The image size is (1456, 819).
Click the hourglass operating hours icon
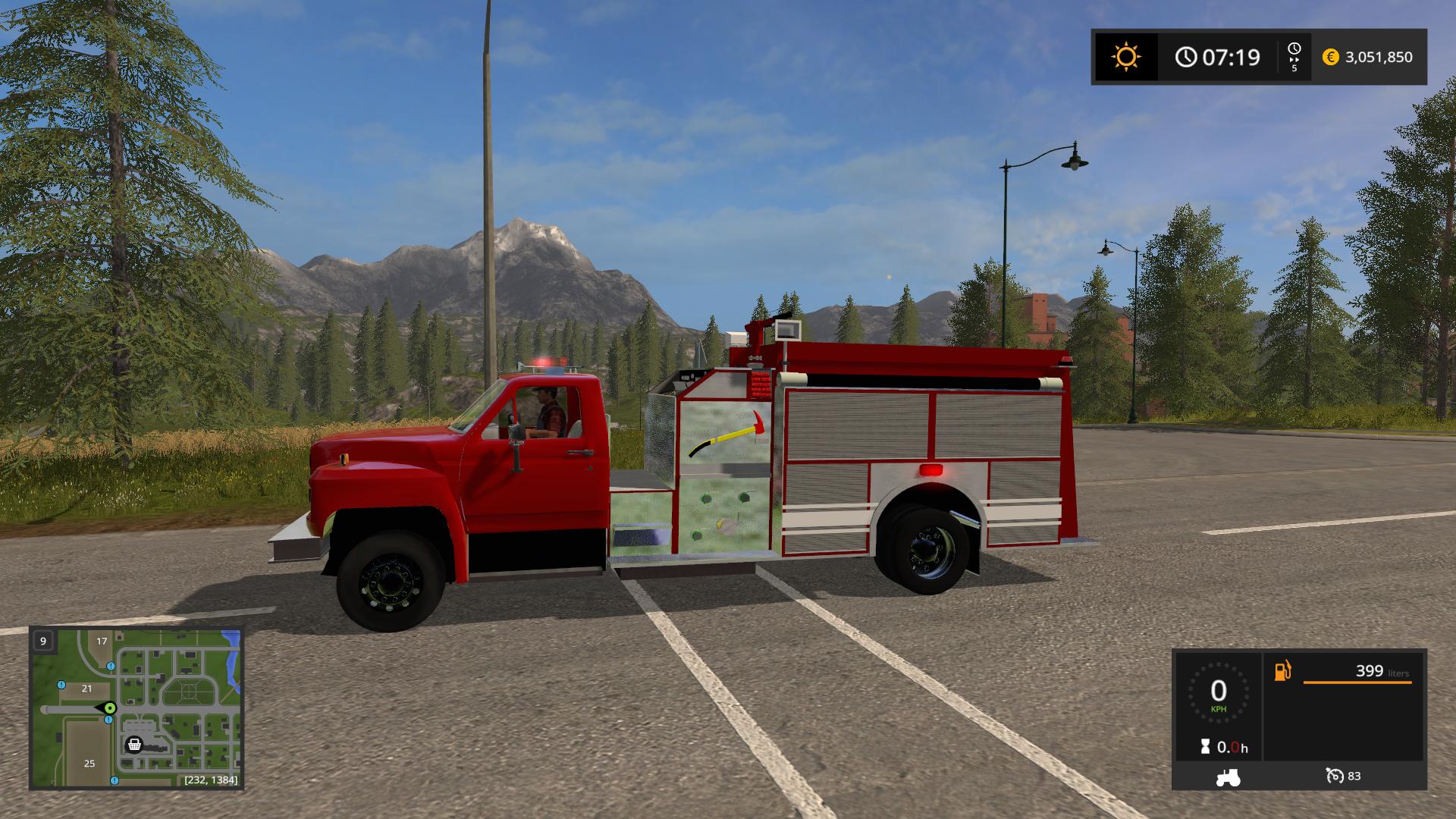point(1205,747)
